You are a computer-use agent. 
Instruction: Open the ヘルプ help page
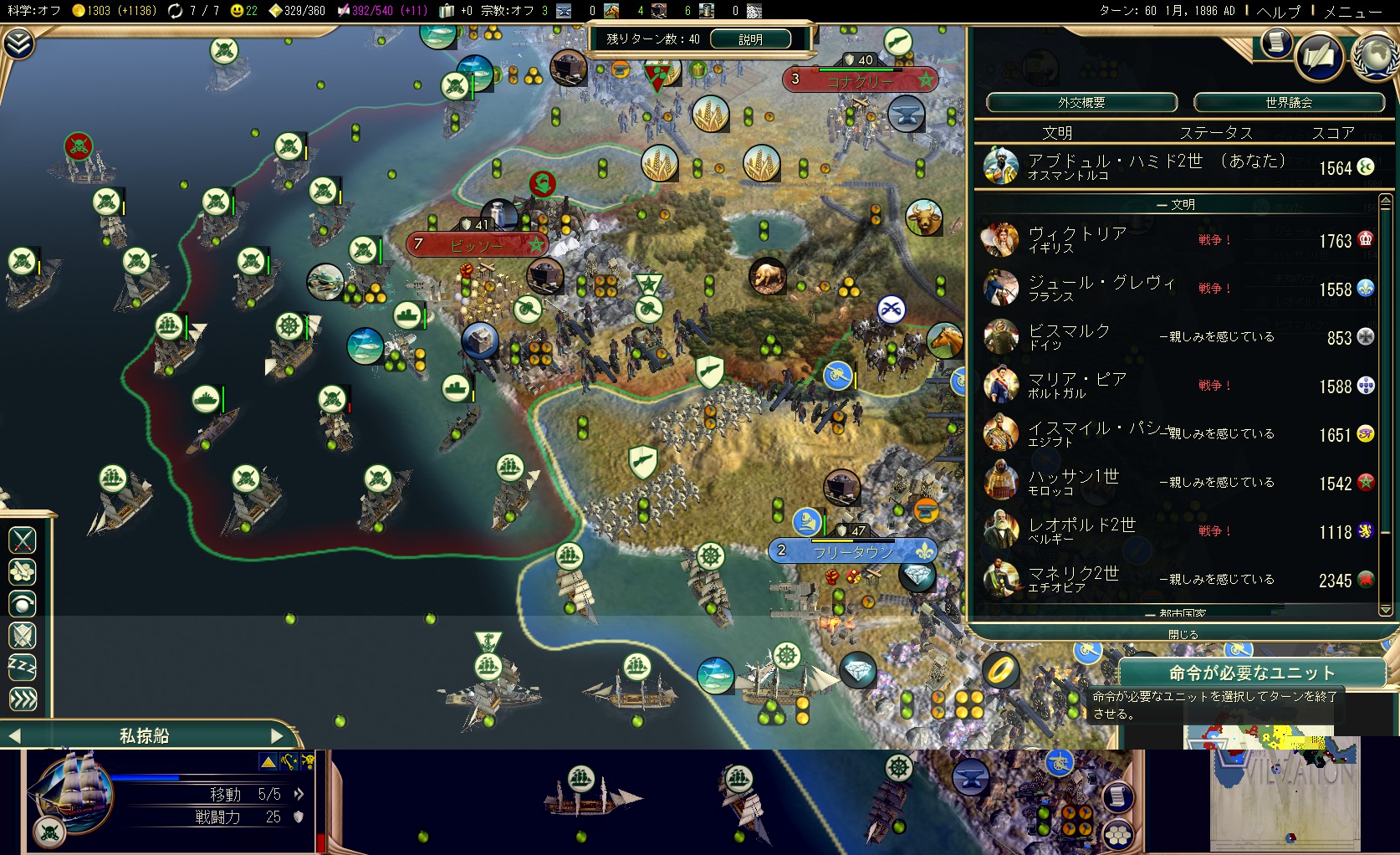pos(1279,12)
